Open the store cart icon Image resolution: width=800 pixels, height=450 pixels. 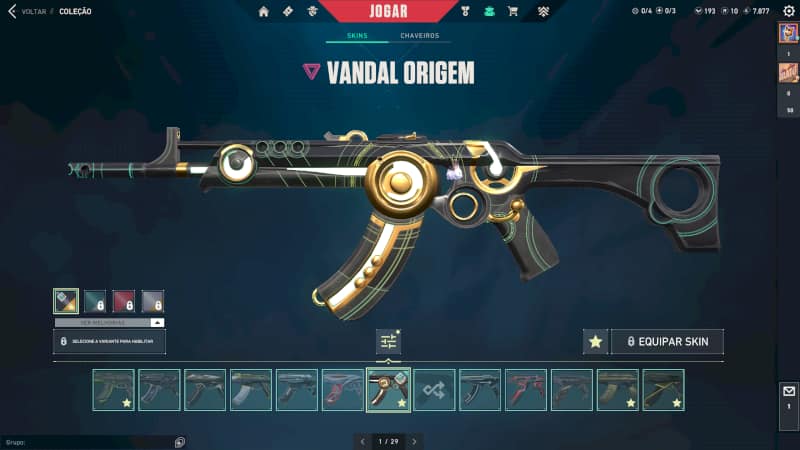coord(512,12)
